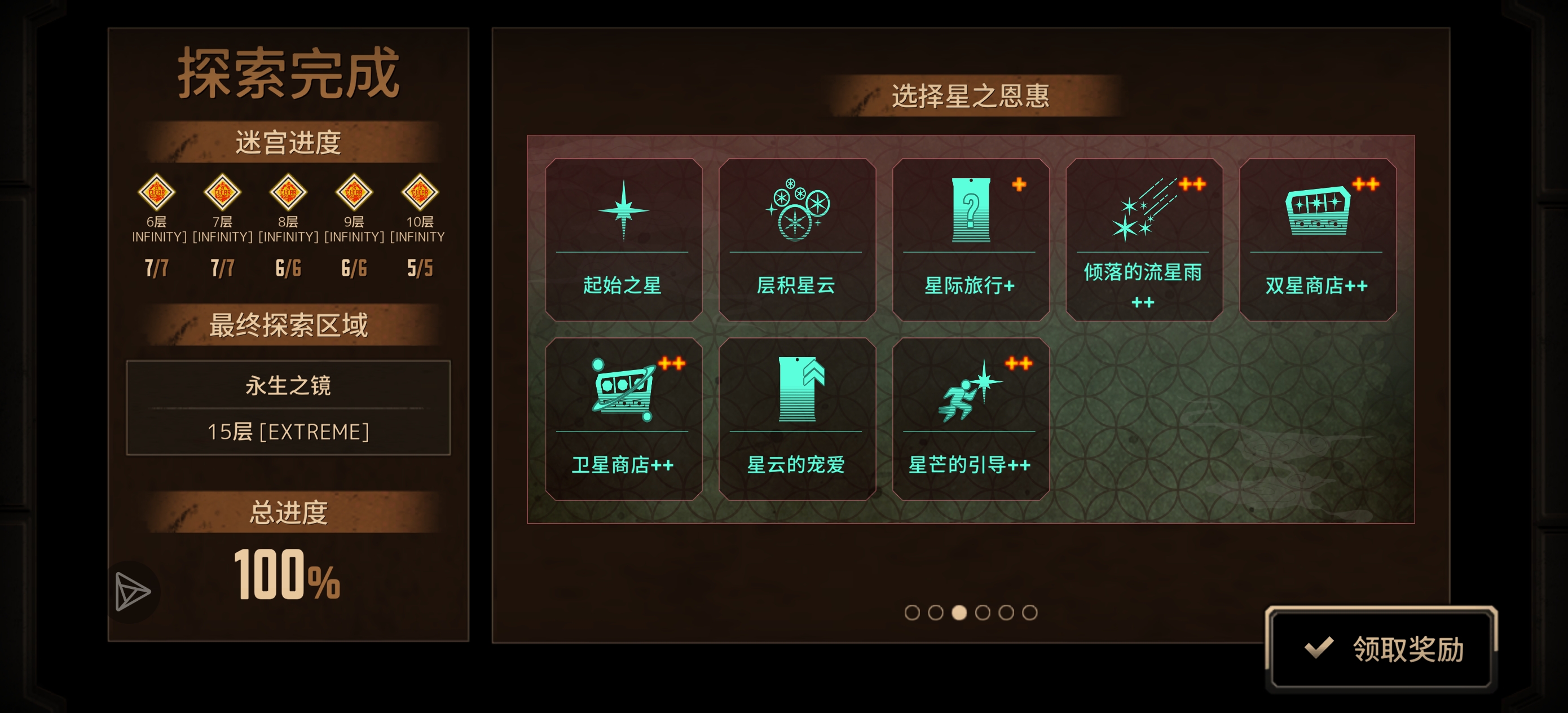Click the 10层 INFINITY clear badge
Screen dimensions: 1568x713
point(420,192)
